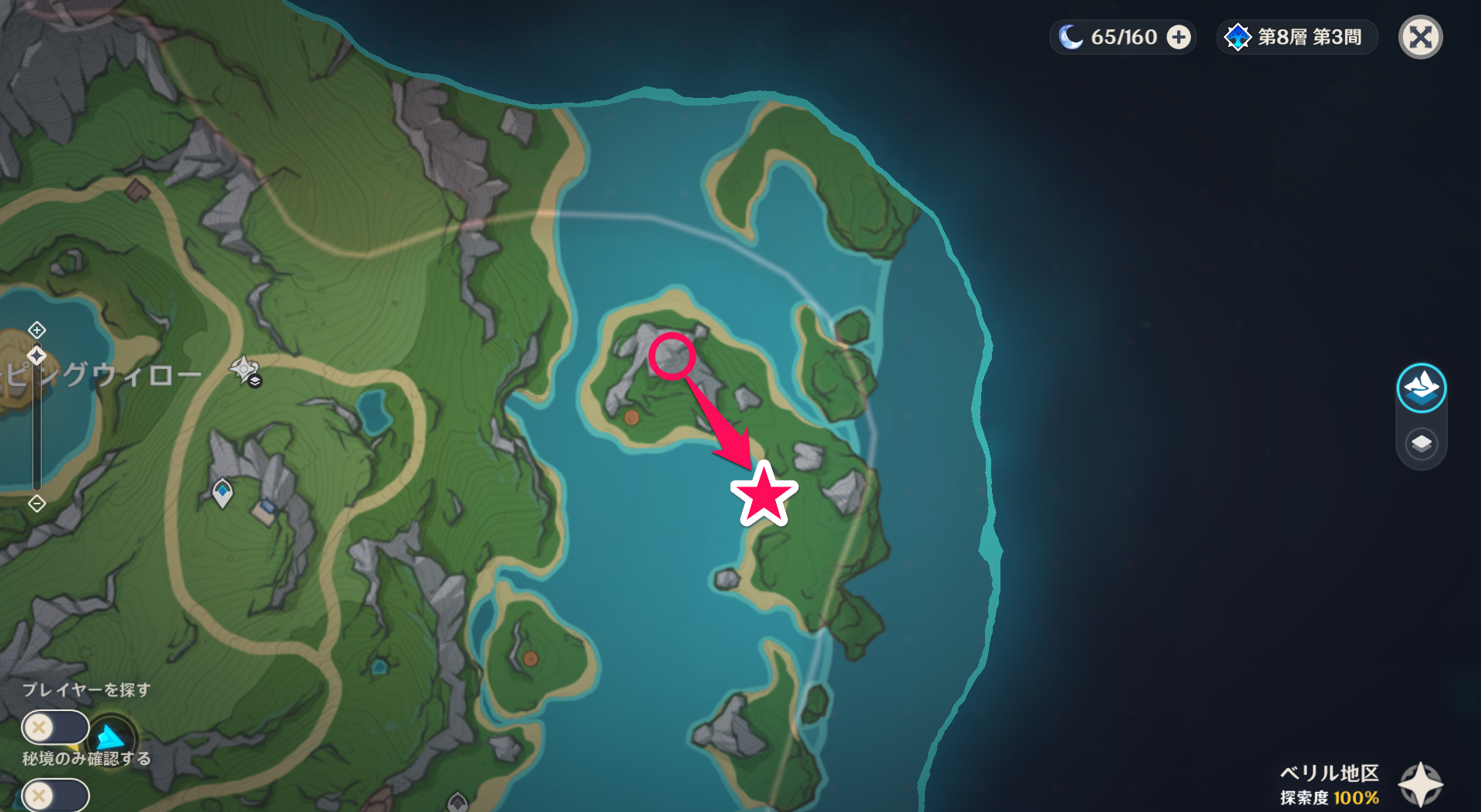Click the Spiral Abyss emblem beside 第8層 第3間
This screenshot has width=1481, height=812.
click(x=1238, y=36)
